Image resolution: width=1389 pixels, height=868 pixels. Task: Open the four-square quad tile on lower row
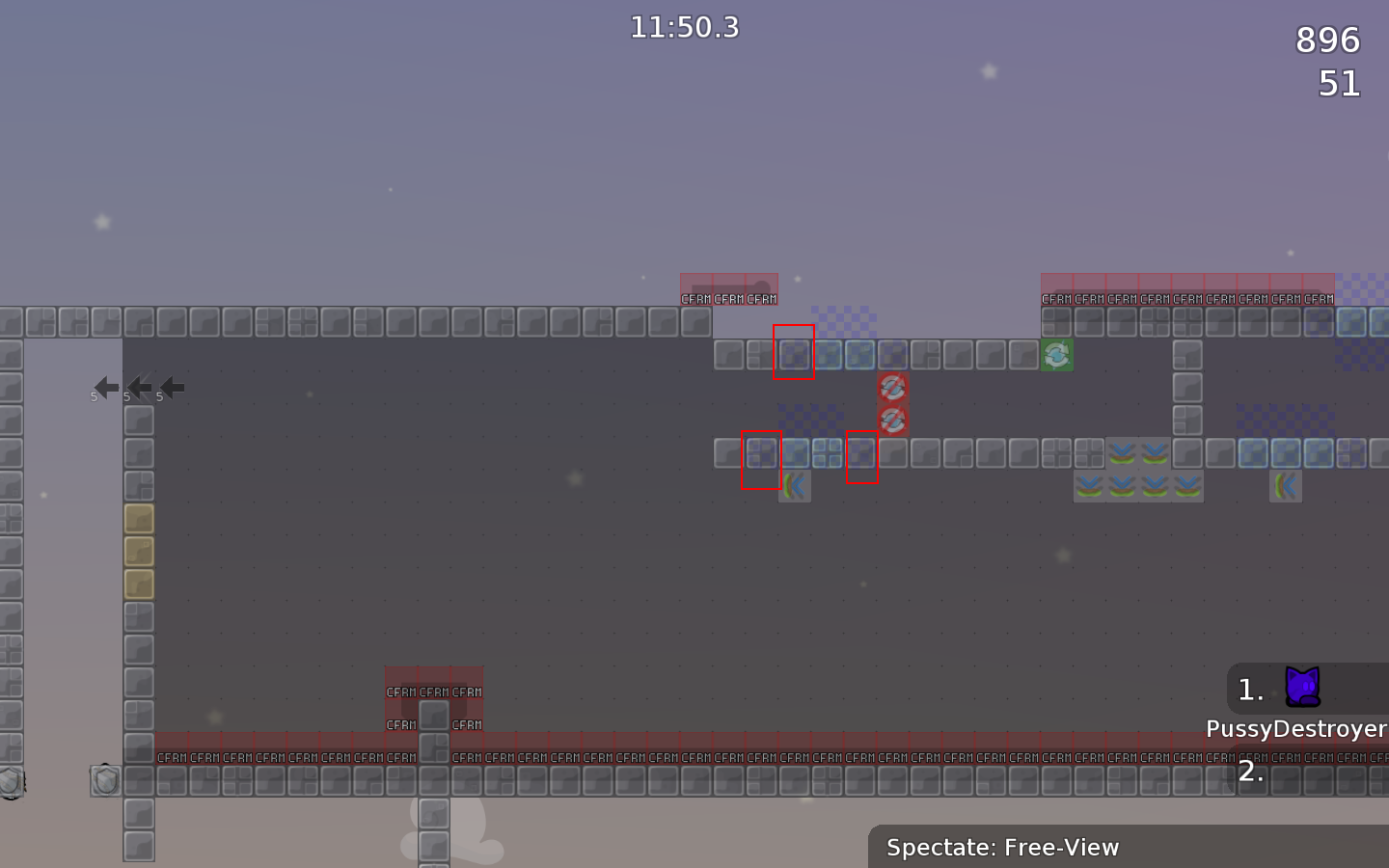pos(827,453)
